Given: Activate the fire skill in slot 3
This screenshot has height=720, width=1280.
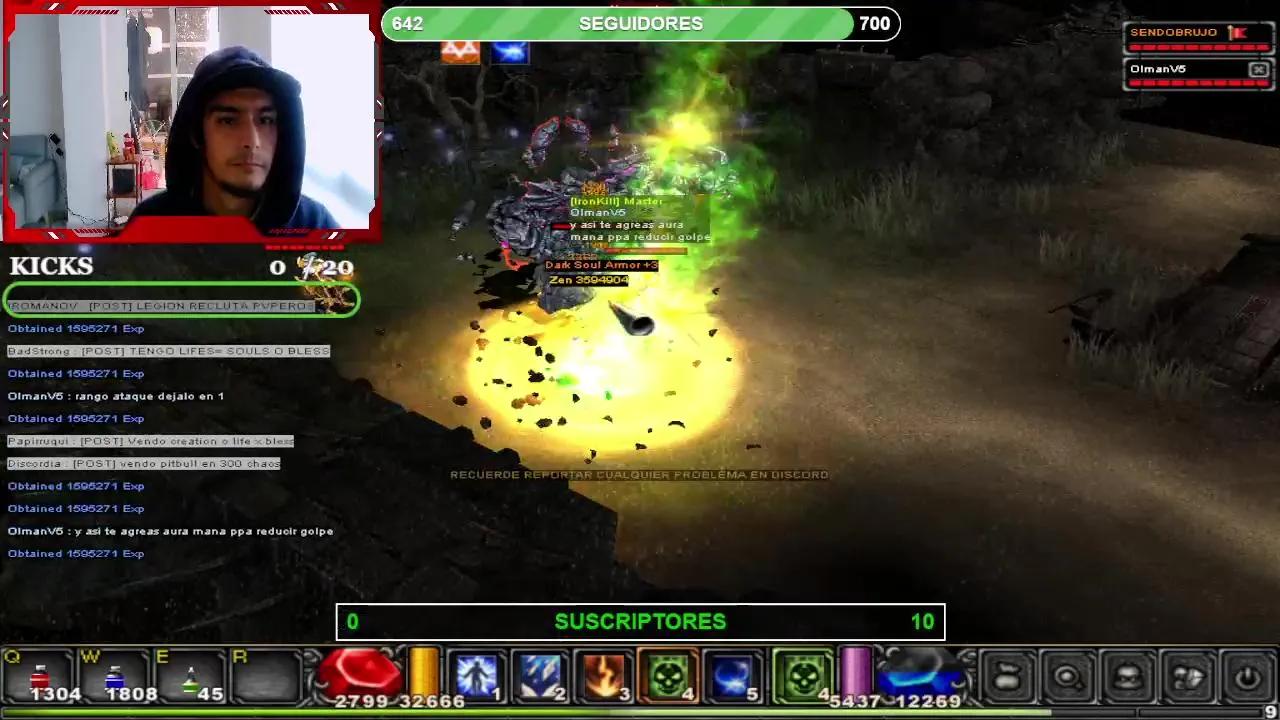Looking at the screenshot, I should (606, 675).
